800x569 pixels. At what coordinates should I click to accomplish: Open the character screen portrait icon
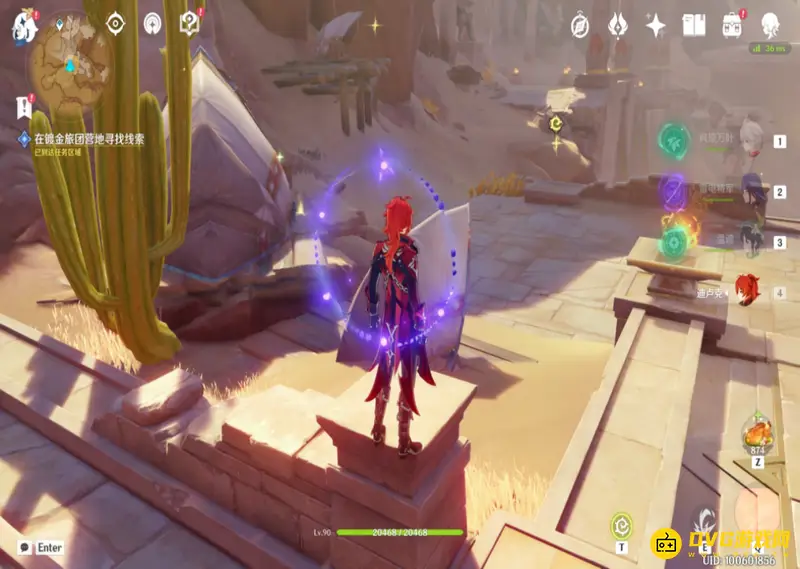pos(770,25)
